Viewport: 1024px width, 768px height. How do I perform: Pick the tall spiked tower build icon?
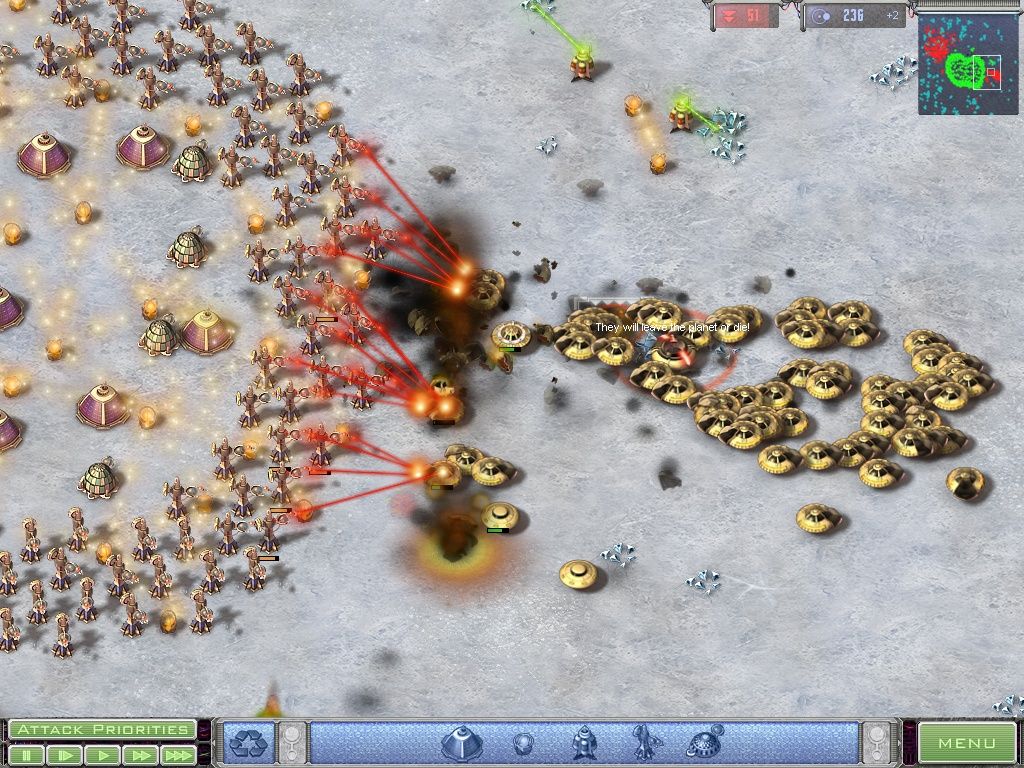click(643, 743)
